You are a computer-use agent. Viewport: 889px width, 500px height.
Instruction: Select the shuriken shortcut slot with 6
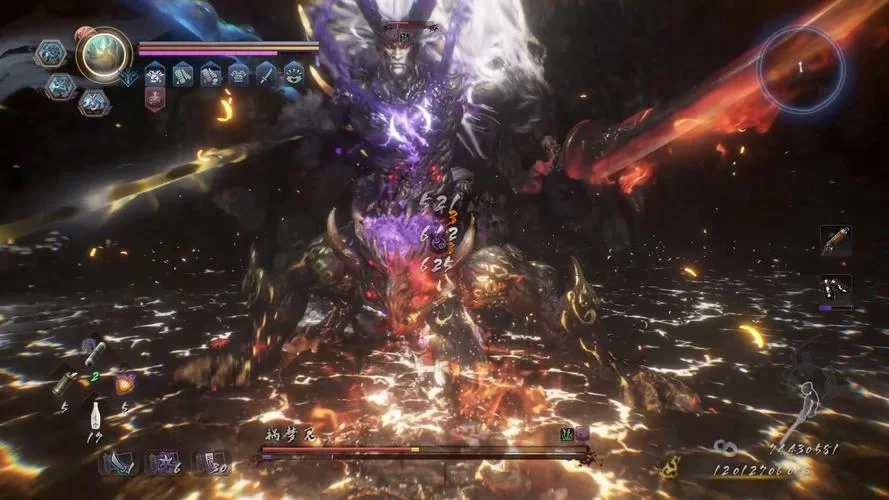162,464
